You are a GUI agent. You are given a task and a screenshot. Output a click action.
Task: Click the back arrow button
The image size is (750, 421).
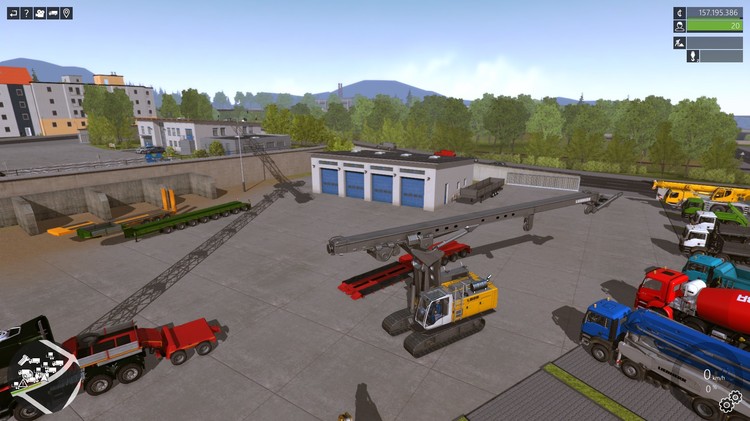[13, 13]
